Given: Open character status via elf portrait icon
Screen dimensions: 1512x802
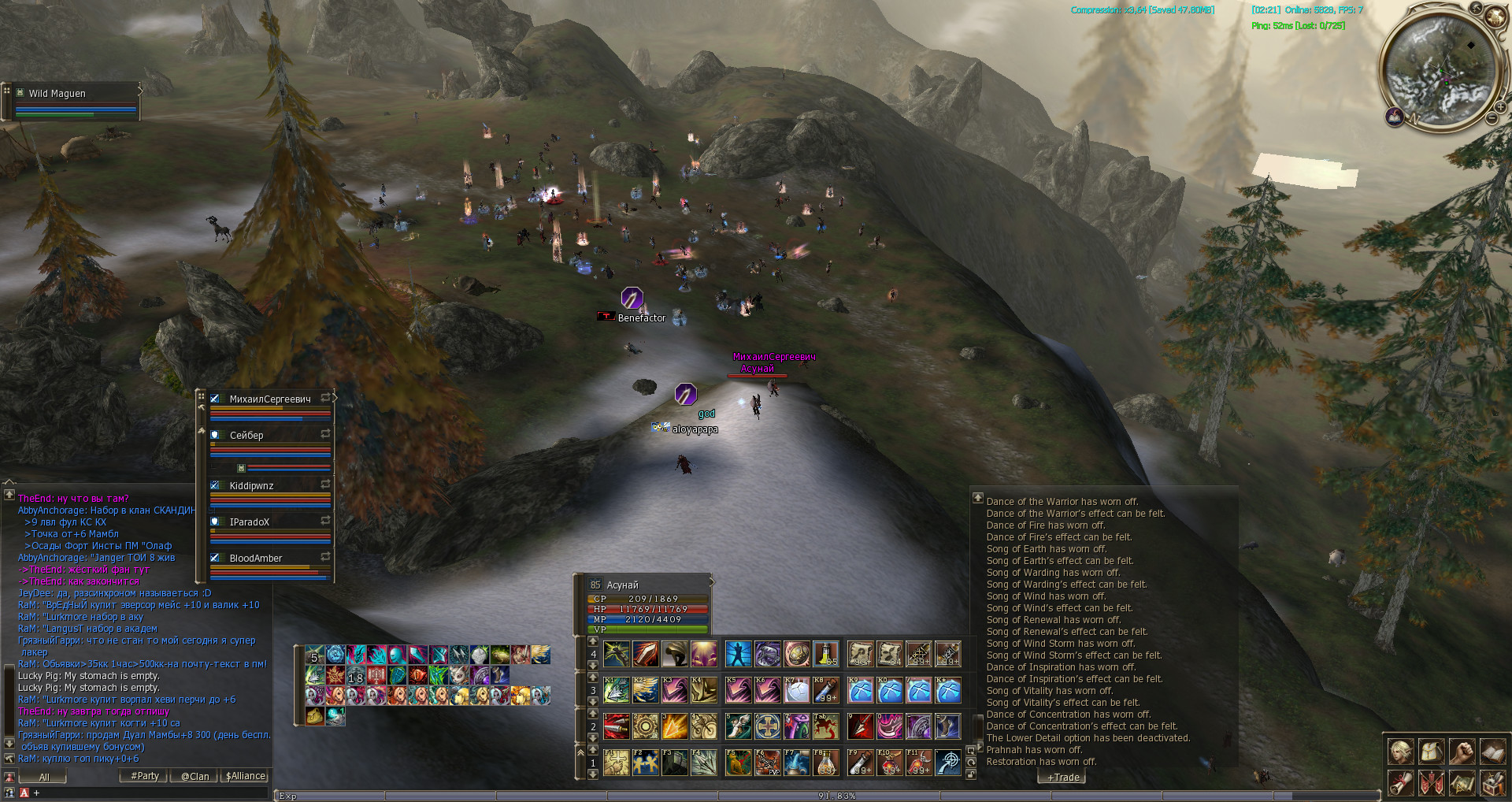Looking at the screenshot, I should click(1400, 752).
